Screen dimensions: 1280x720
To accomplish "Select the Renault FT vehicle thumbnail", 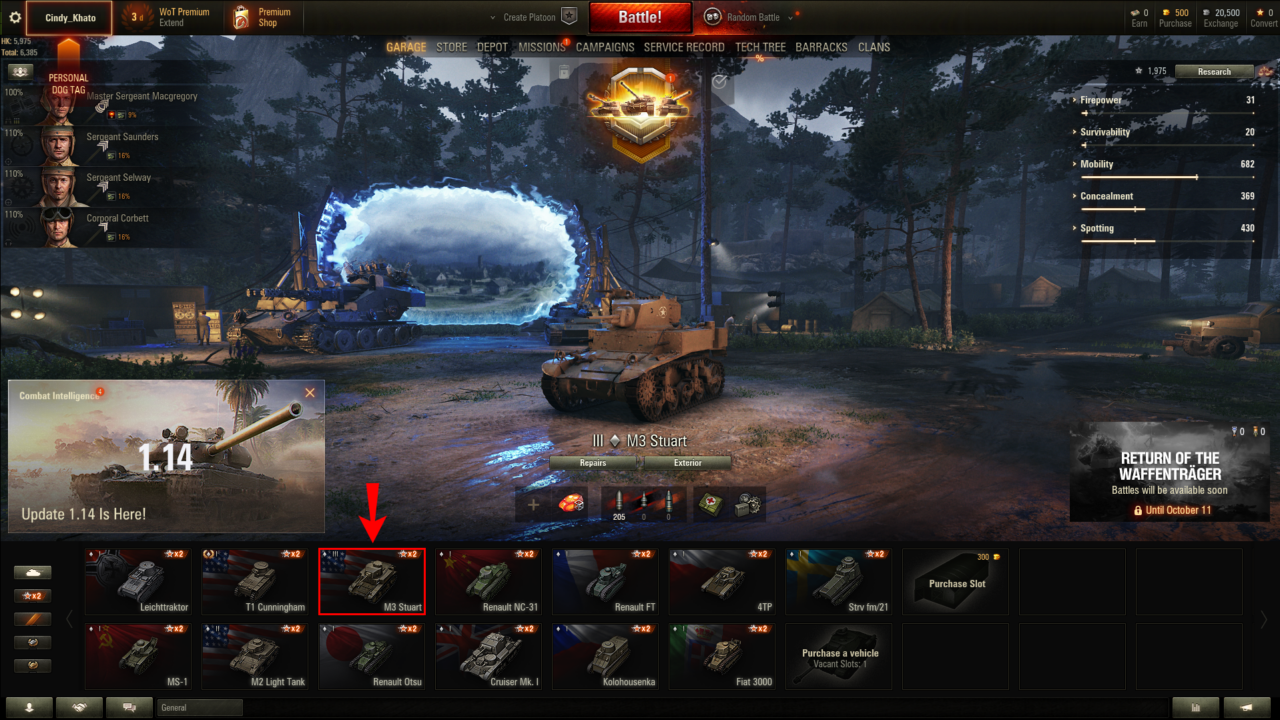I will click(605, 581).
